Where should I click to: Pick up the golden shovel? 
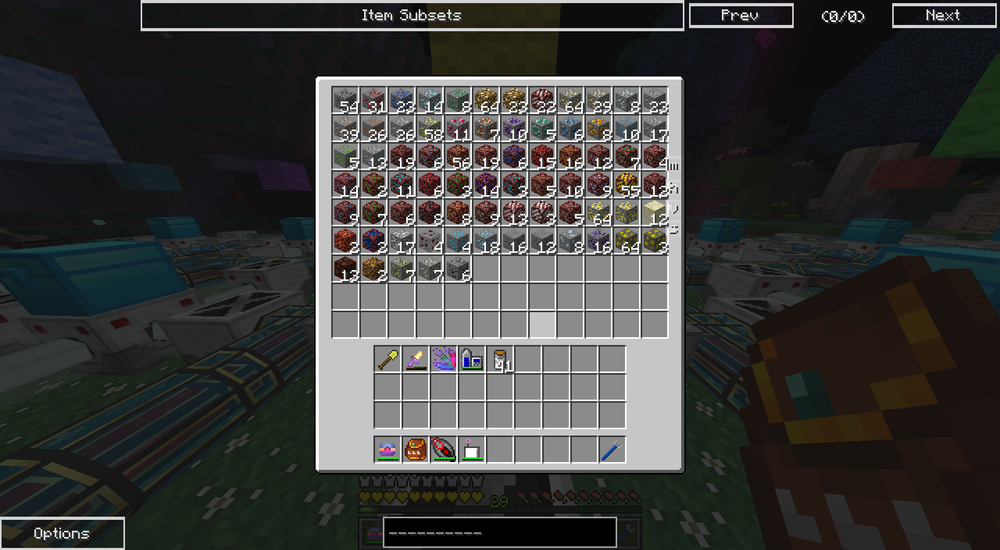388,359
